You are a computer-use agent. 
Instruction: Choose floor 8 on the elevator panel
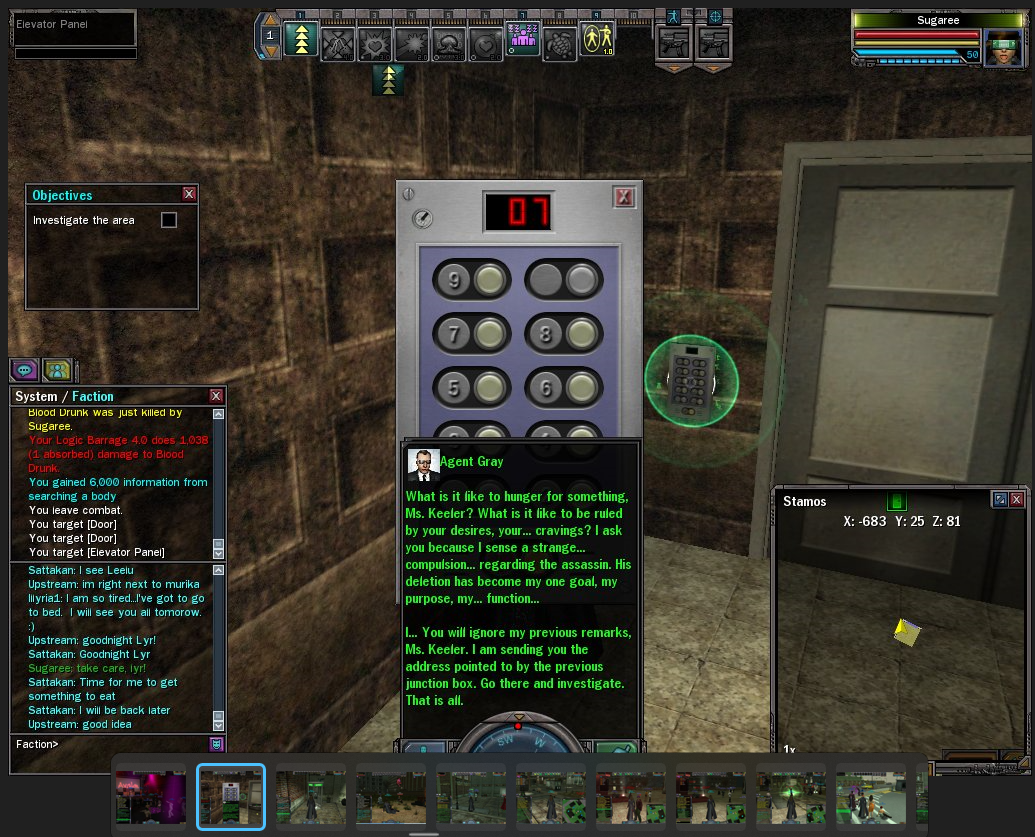[579, 334]
